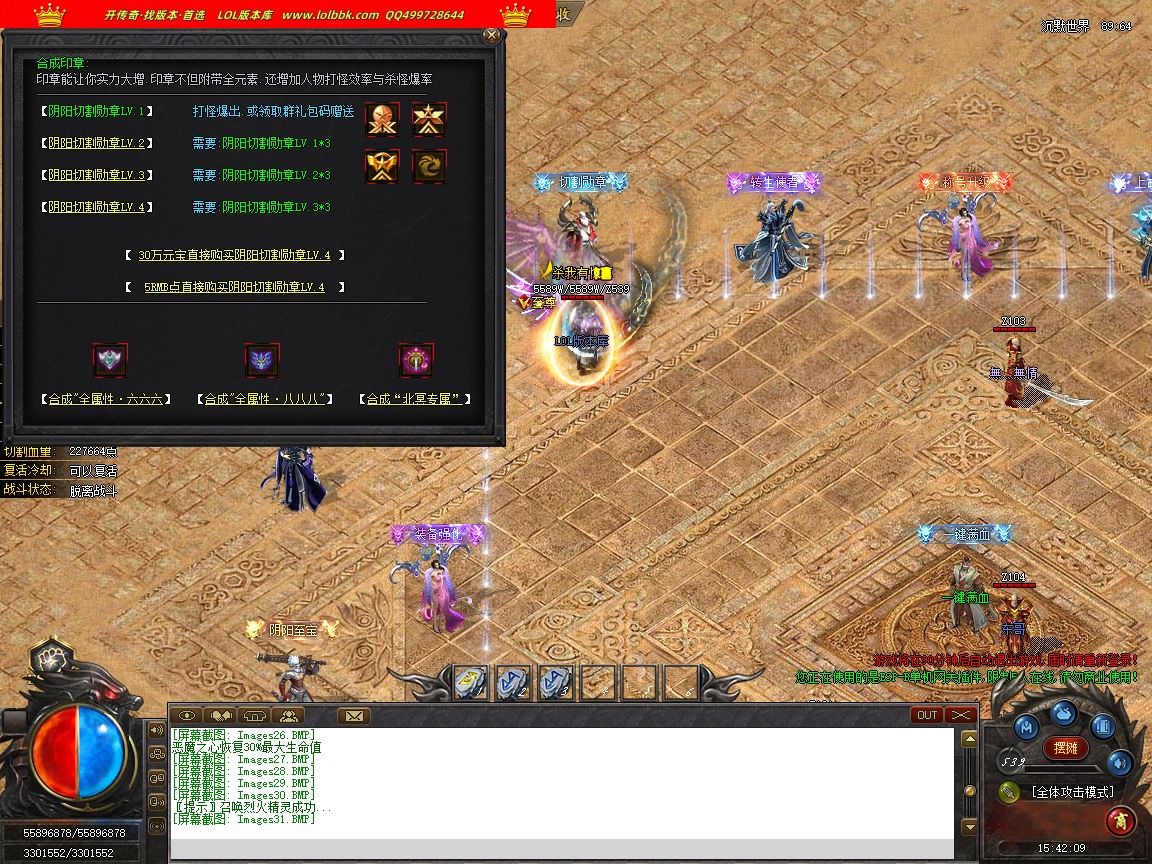Viewport: 1152px width, 864px height.
Task: Close the 合成印章 seal crafting window
Action: coord(491,36)
